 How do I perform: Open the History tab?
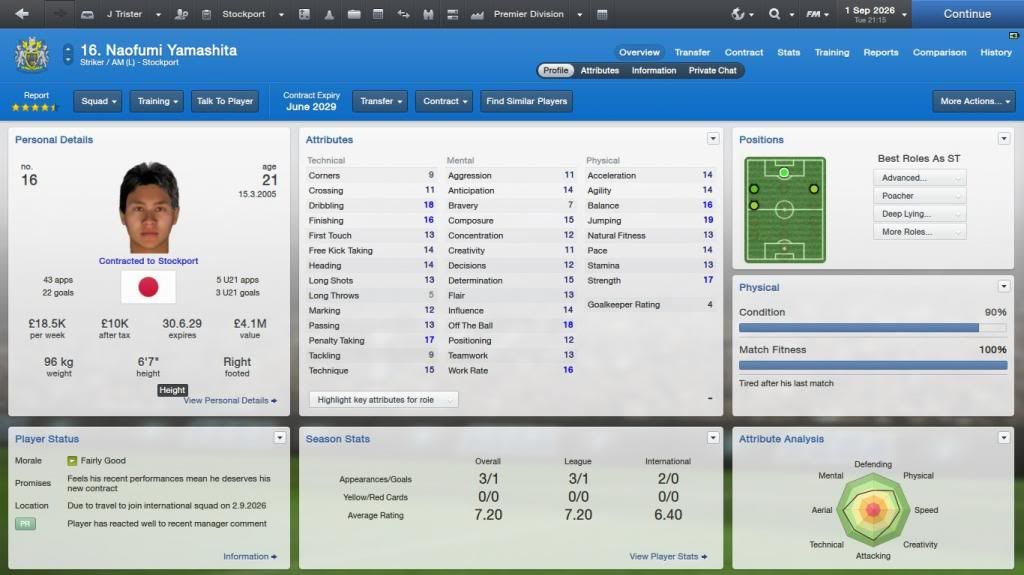[995, 52]
